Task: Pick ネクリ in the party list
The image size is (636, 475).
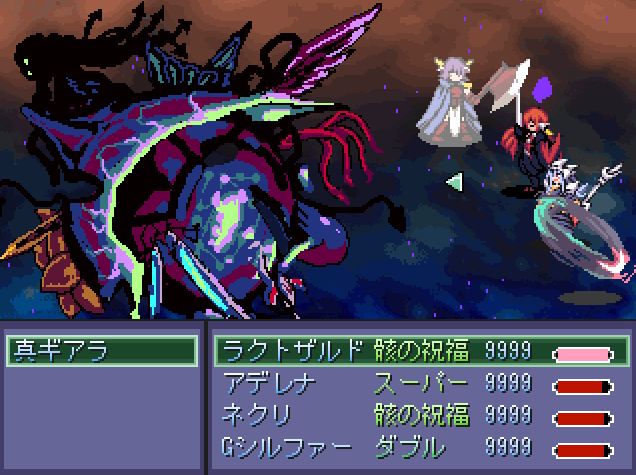Action: (420, 415)
